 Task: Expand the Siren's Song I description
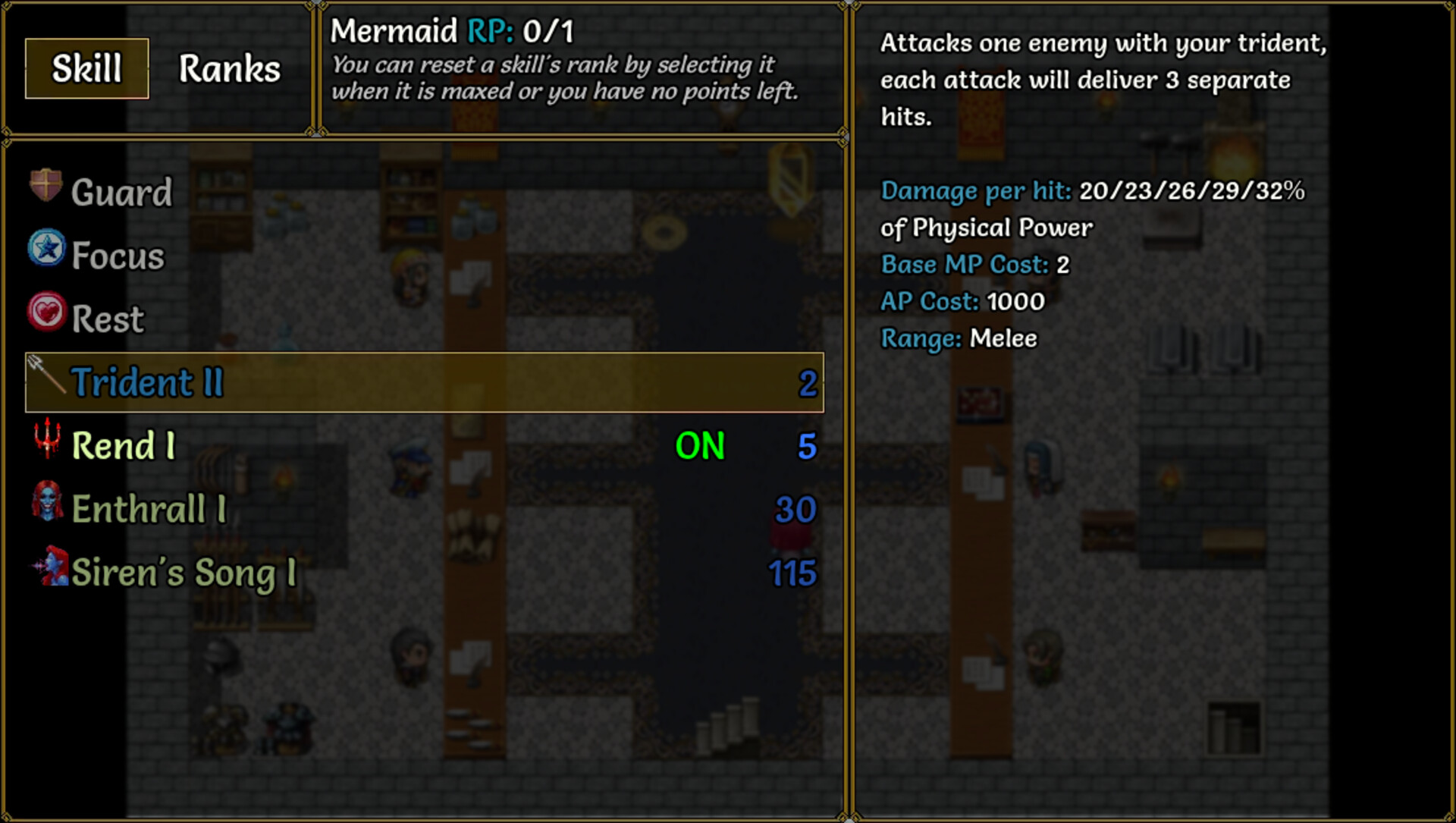click(x=182, y=573)
